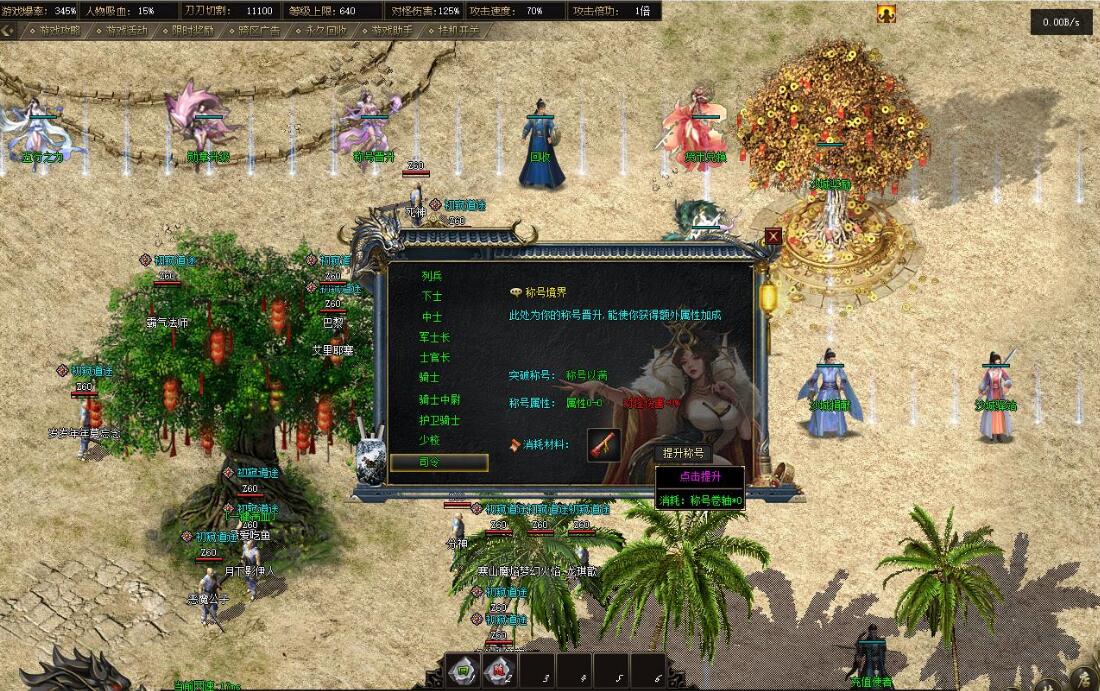
Task: Use the red item in hotbar slot 2
Action: pyautogui.click(x=499, y=671)
